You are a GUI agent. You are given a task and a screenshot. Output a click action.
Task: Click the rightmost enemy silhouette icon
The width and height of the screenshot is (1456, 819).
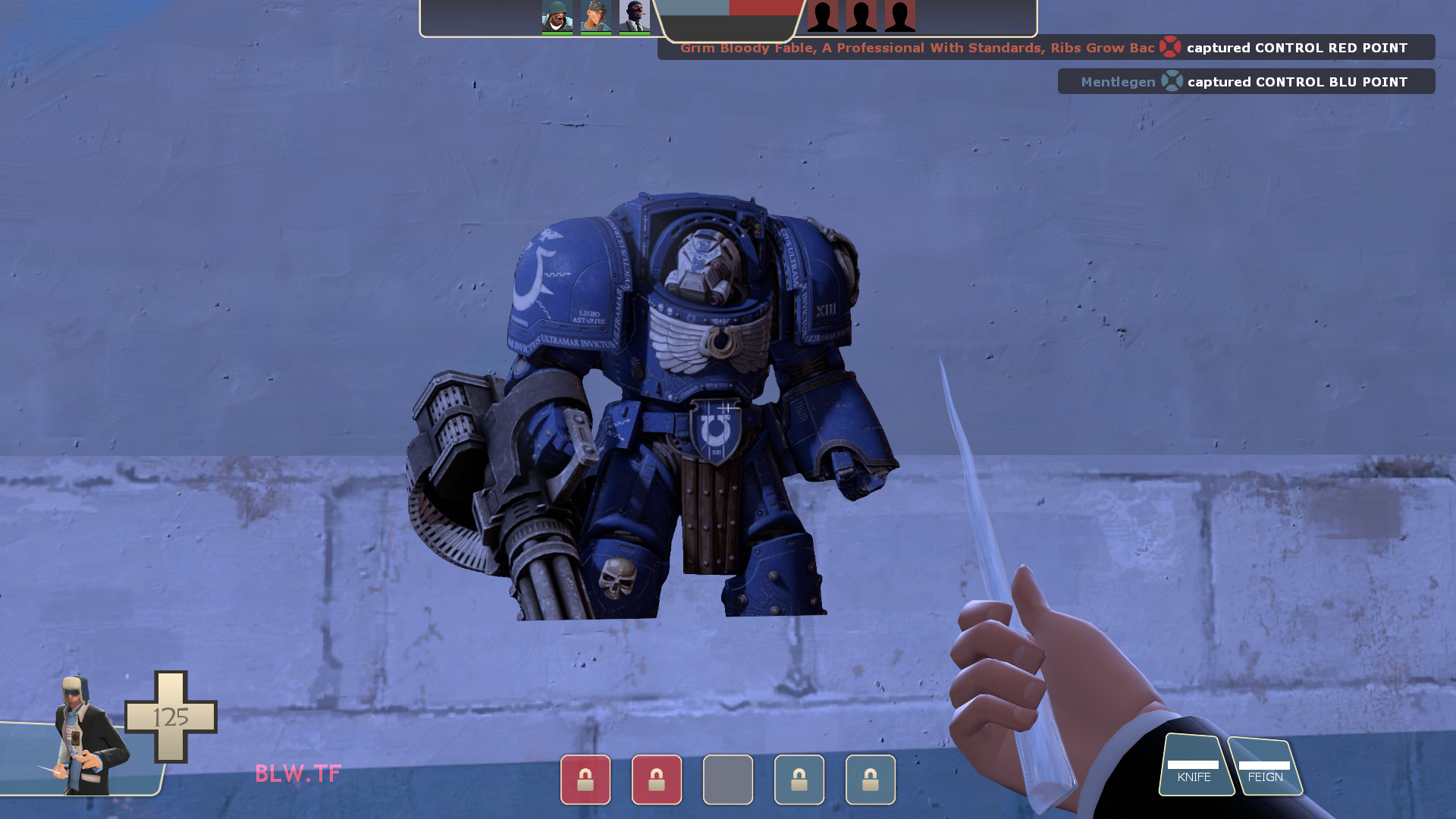pyautogui.click(x=899, y=17)
